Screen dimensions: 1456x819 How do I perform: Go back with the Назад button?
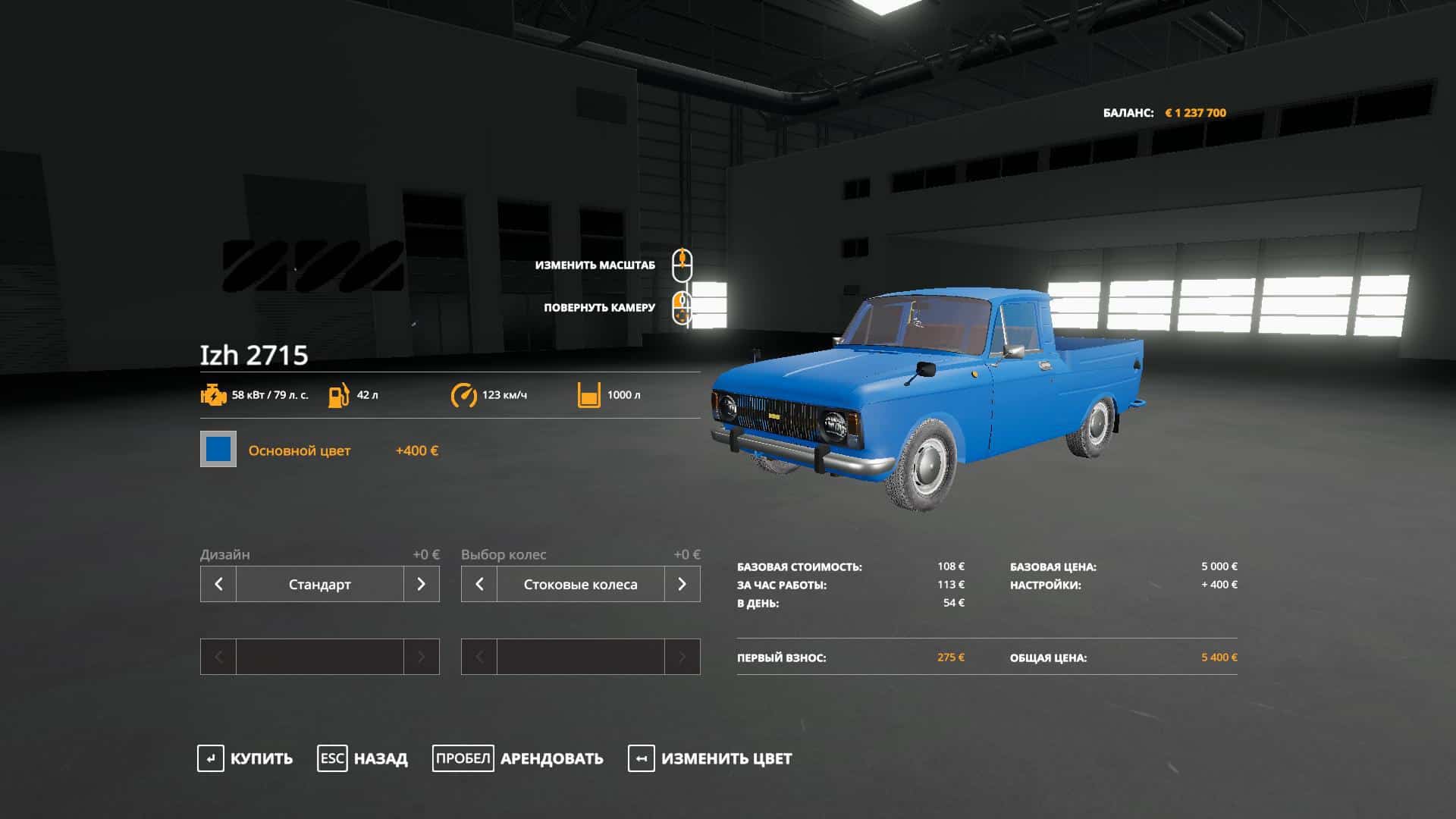[x=362, y=758]
